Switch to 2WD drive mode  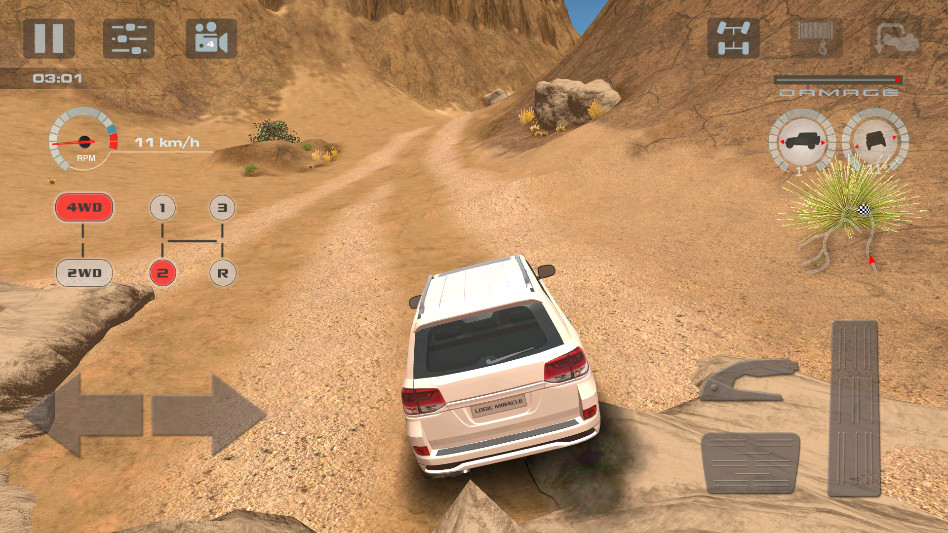(x=83, y=272)
